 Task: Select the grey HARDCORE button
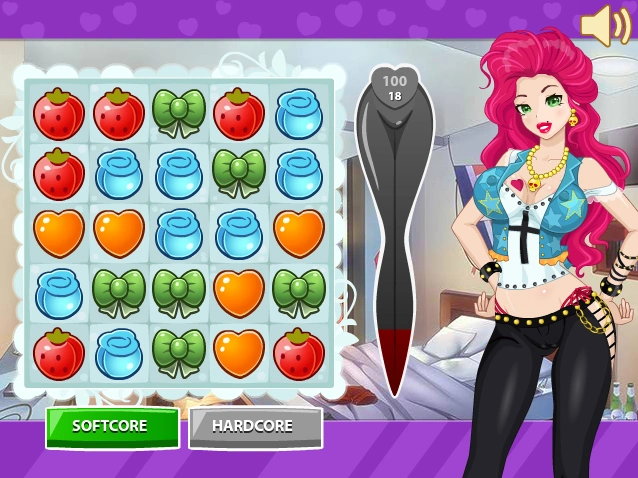tap(255, 427)
